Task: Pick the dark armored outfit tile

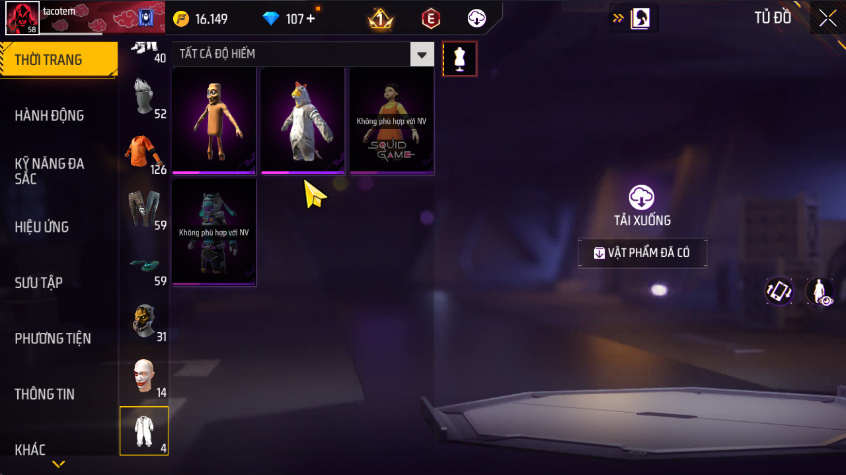Action: pos(214,231)
